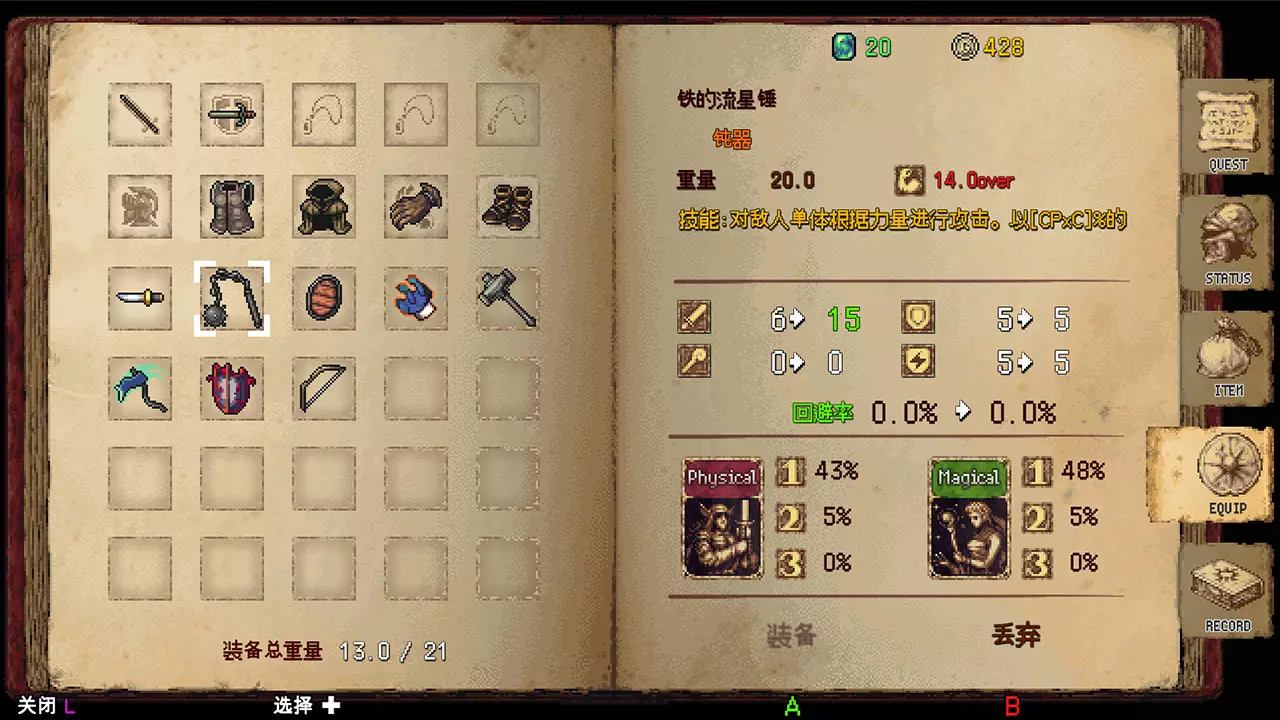Select the sword in the top-left slot
The width and height of the screenshot is (1280, 720).
140,115
